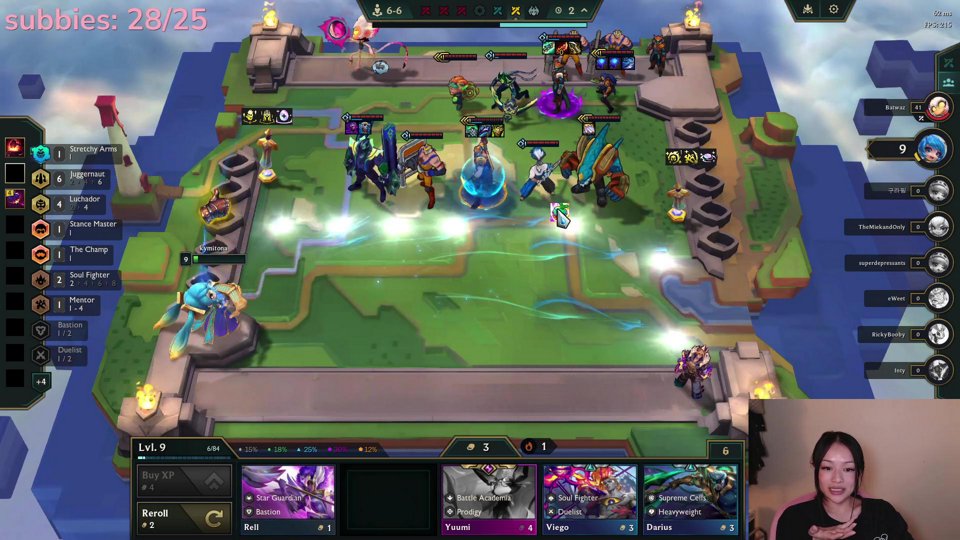Click RickyBooby's portrait in scoreboard
This screenshot has width=960, height=540.
coord(938,335)
